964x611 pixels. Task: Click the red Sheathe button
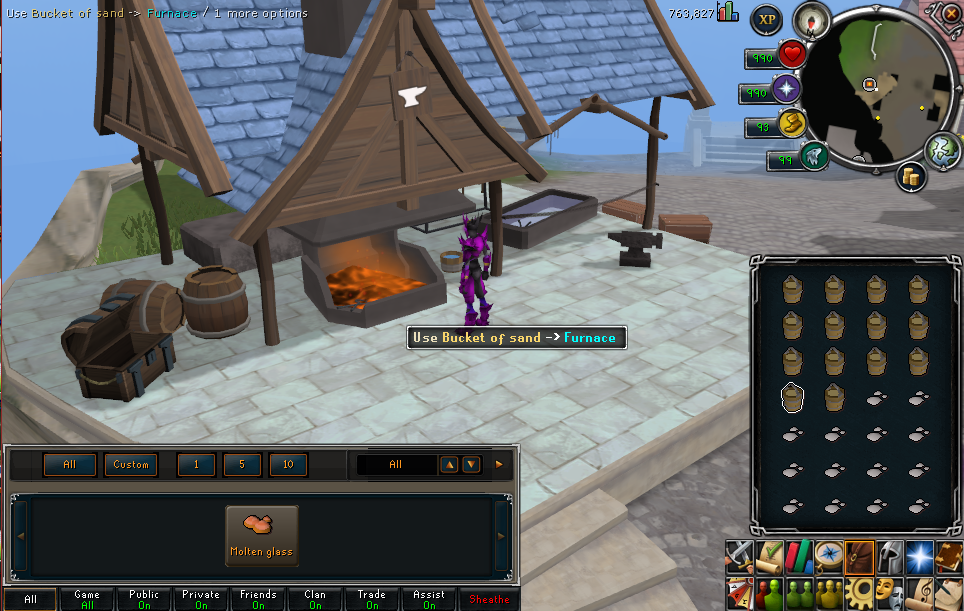click(x=490, y=600)
